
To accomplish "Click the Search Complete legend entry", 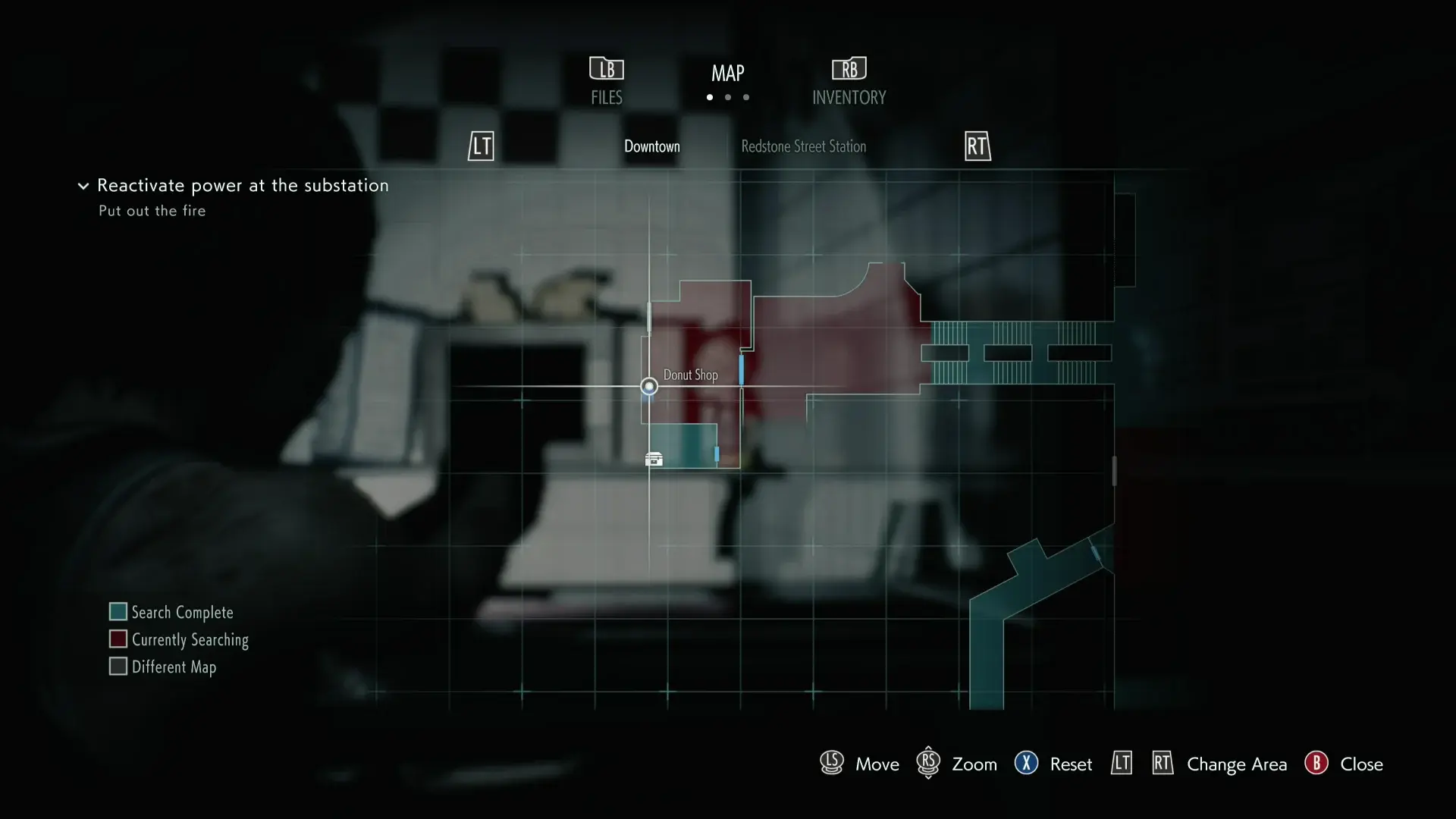I will click(x=171, y=612).
